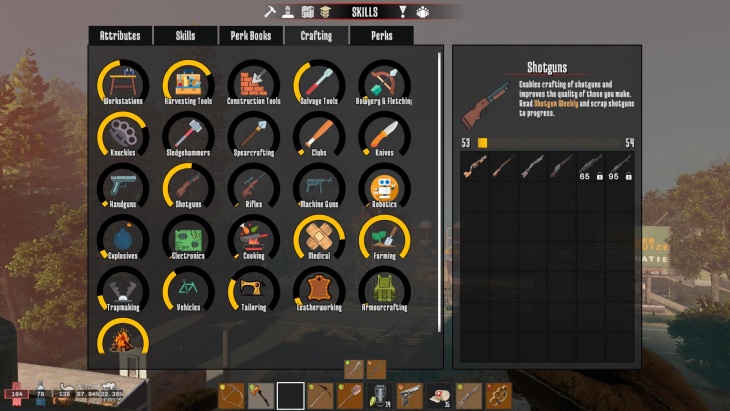
Task: Select the Crafting tab
Action: coord(316,36)
